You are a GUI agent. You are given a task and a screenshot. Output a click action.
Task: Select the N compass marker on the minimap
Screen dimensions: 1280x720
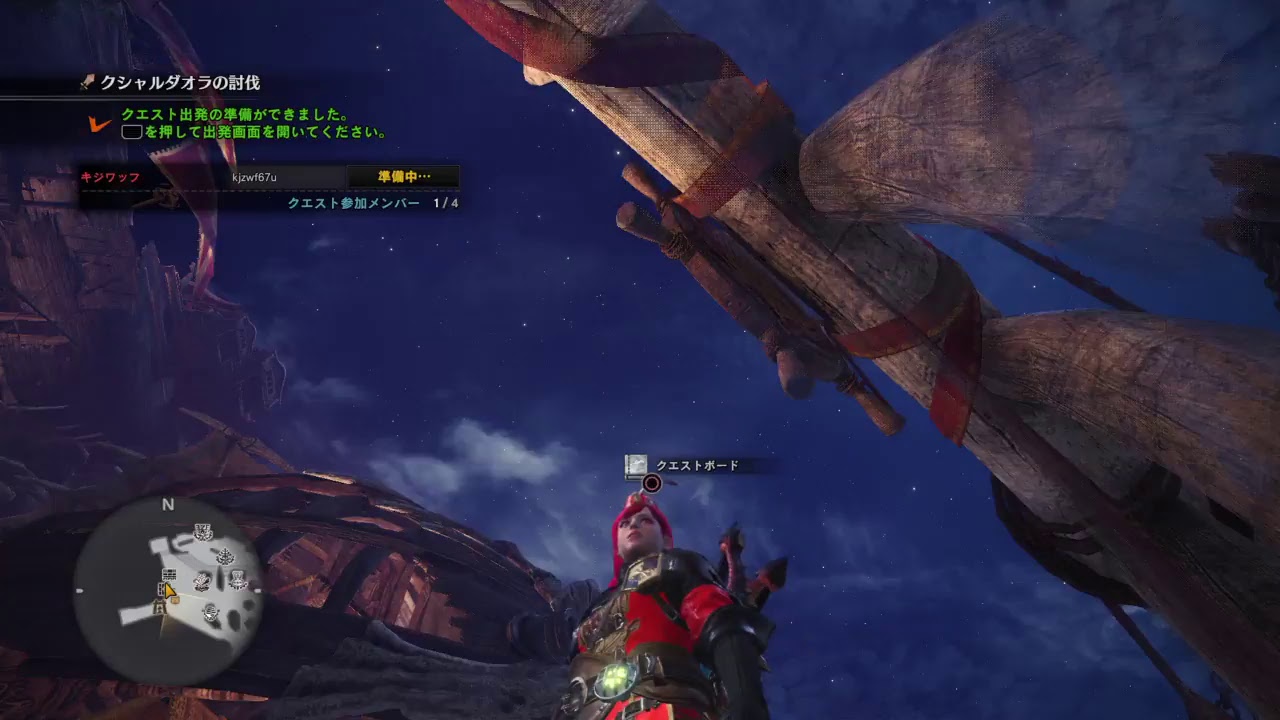(166, 504)
